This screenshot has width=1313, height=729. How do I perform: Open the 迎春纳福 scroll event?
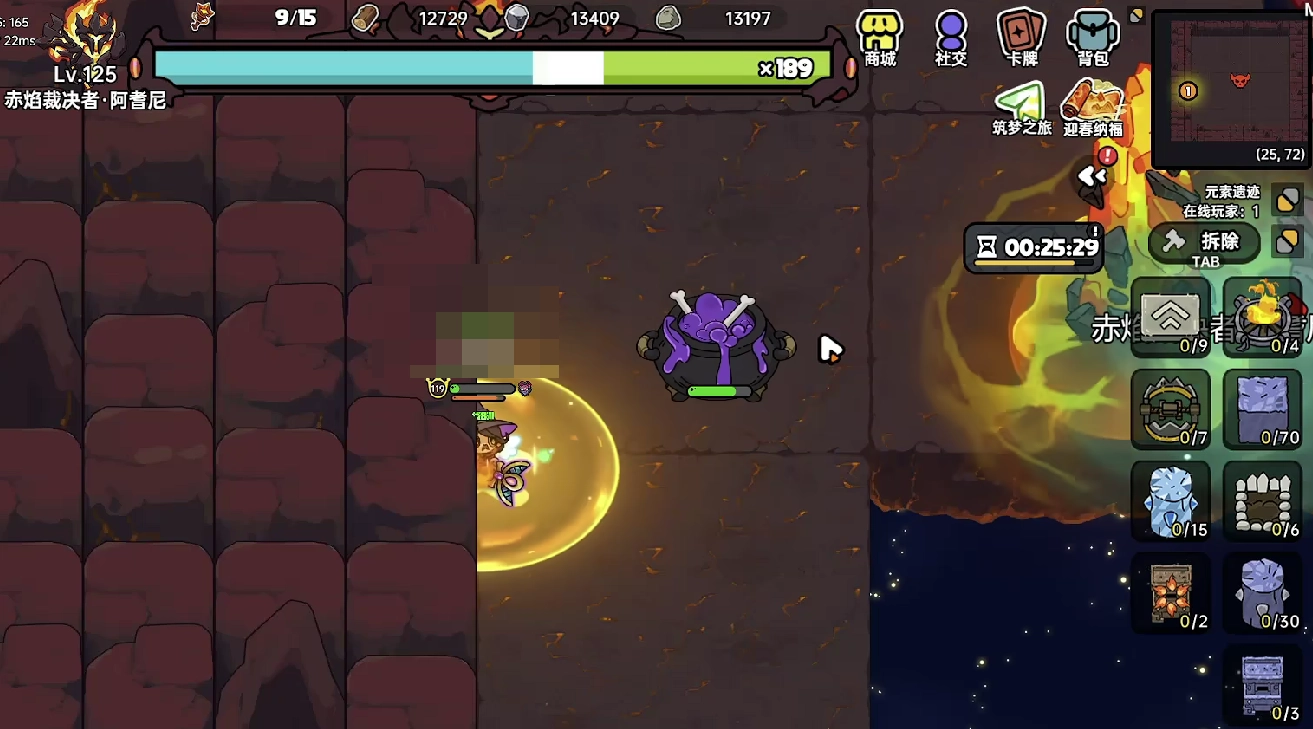1092,108
